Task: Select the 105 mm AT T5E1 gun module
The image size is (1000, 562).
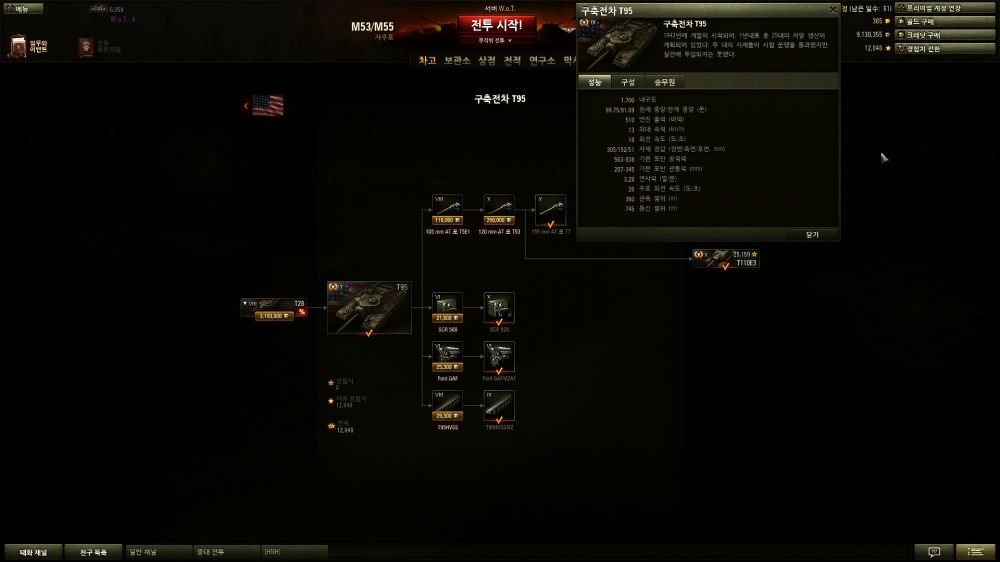Action: pos(445,209)
